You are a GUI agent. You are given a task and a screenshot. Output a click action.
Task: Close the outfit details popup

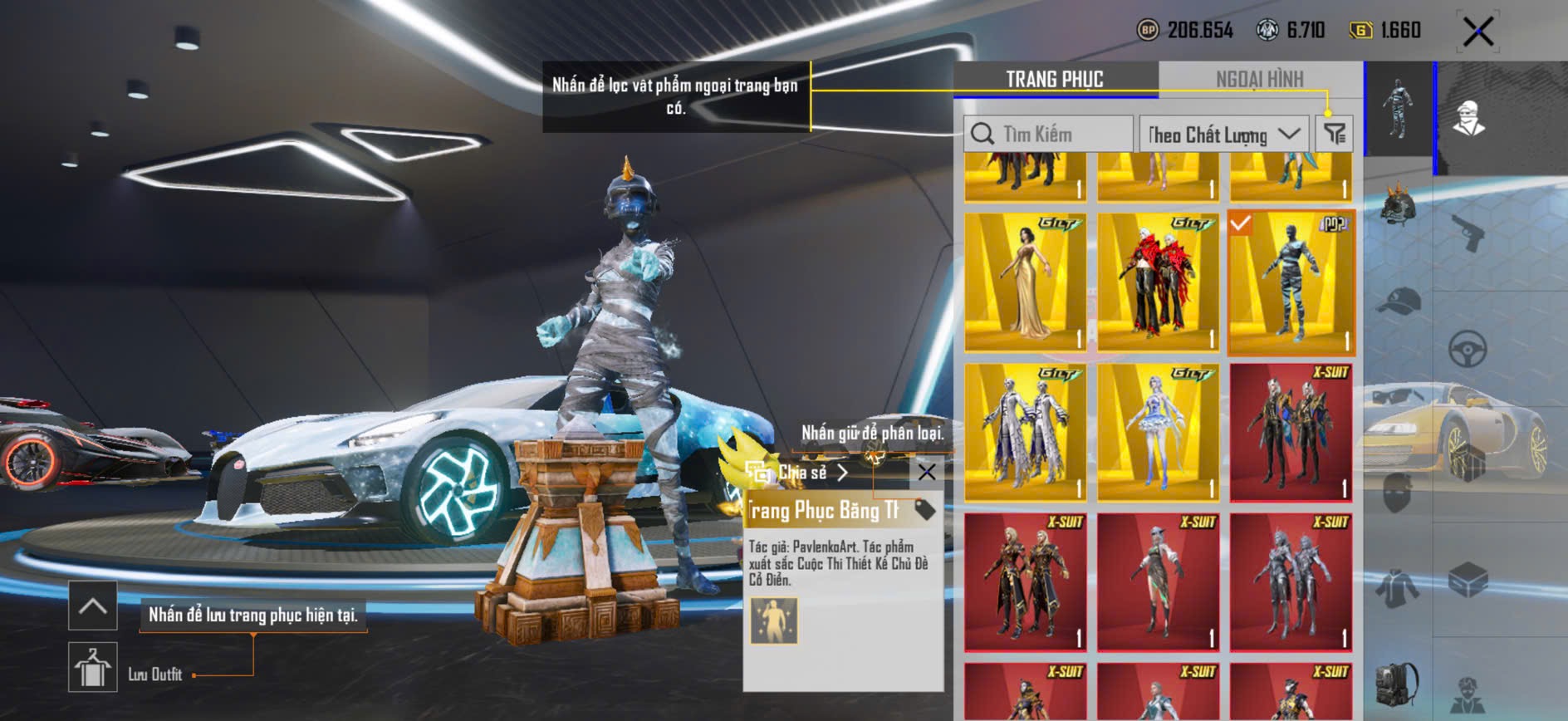pos(927,473)
